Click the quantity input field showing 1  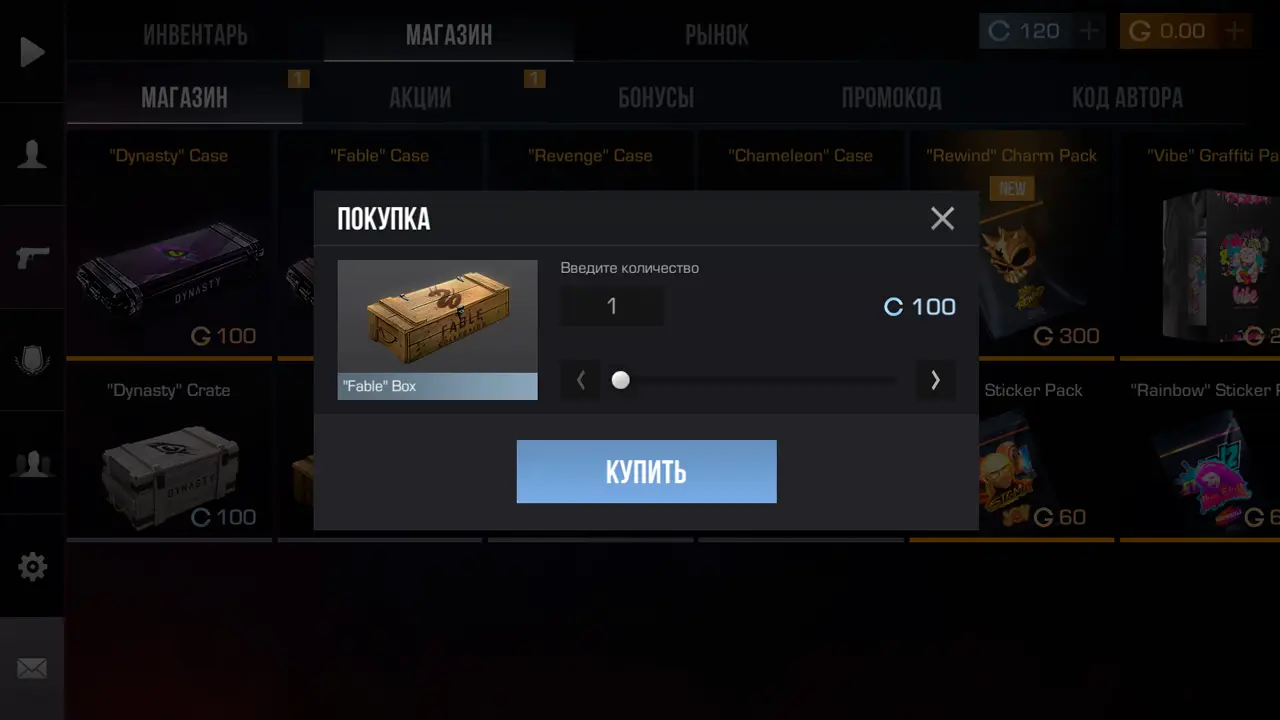pos(611,306)
